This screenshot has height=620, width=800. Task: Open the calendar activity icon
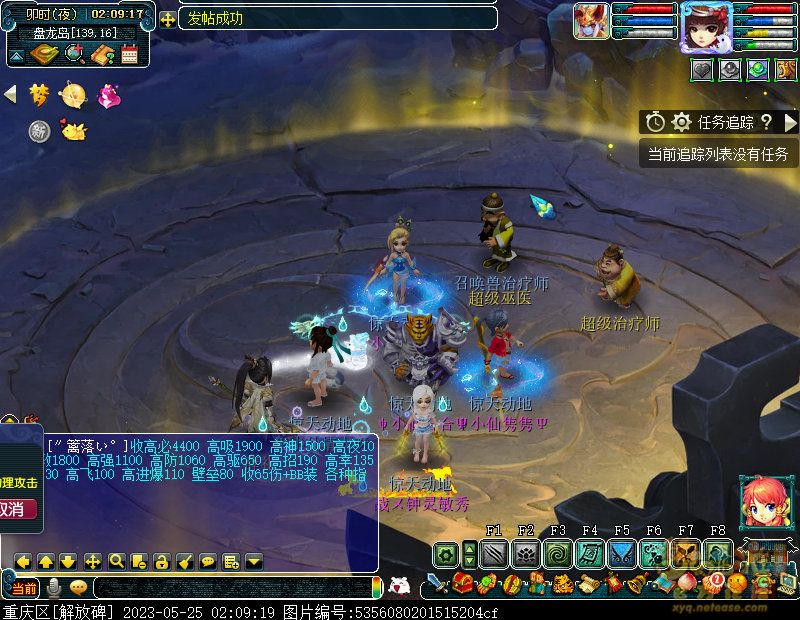tap(129, 54)
